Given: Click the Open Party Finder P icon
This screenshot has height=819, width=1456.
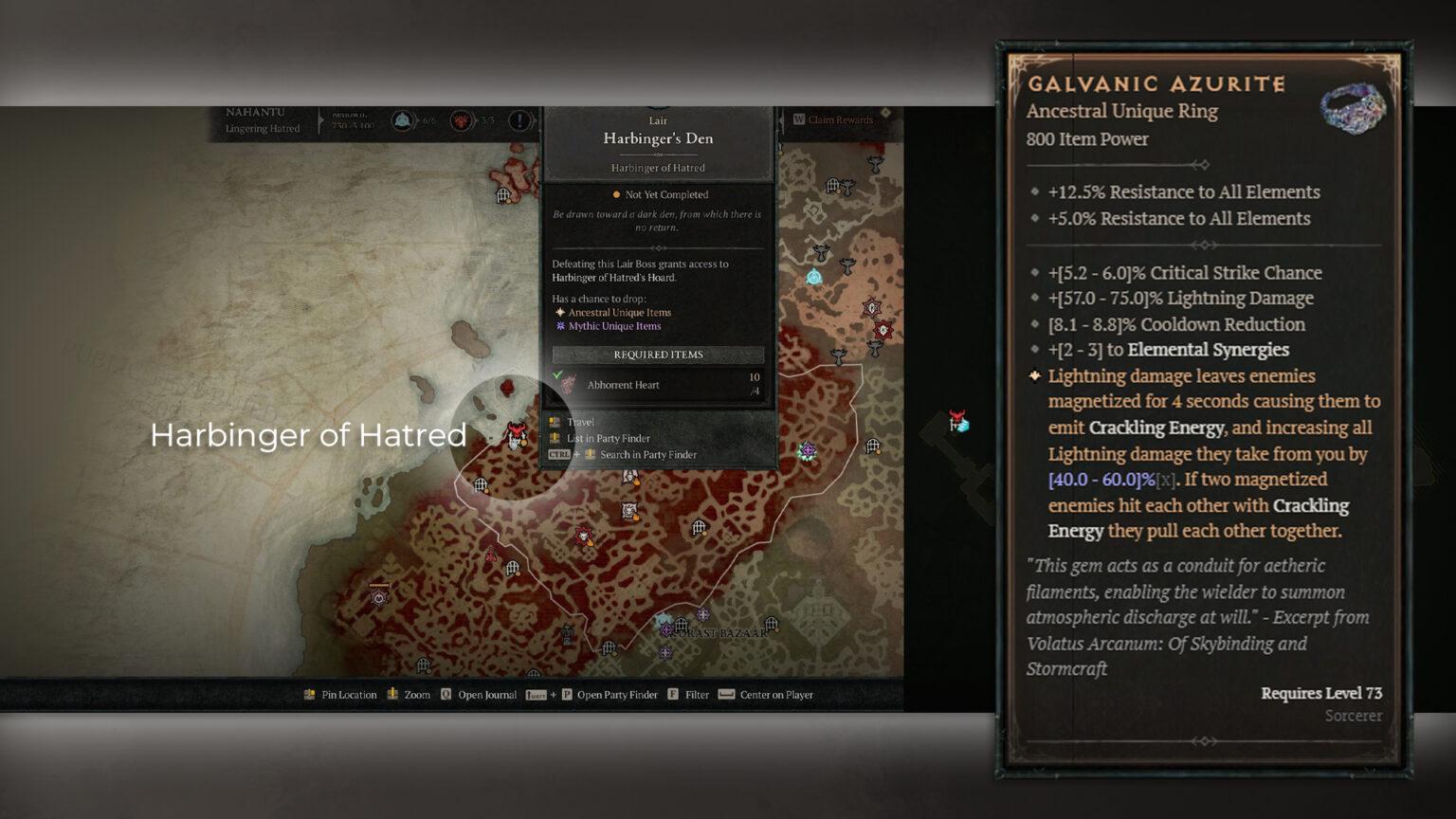Looking at the screenshot, I should click(x=566, y=695).
